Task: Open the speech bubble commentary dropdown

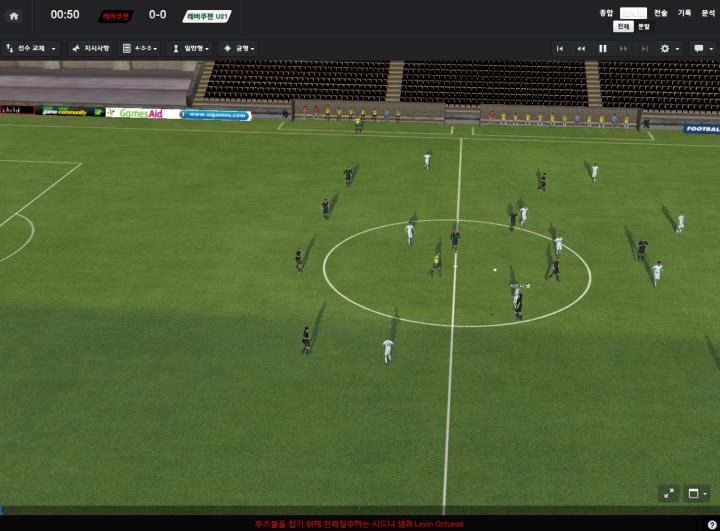Action: point(702,48)
